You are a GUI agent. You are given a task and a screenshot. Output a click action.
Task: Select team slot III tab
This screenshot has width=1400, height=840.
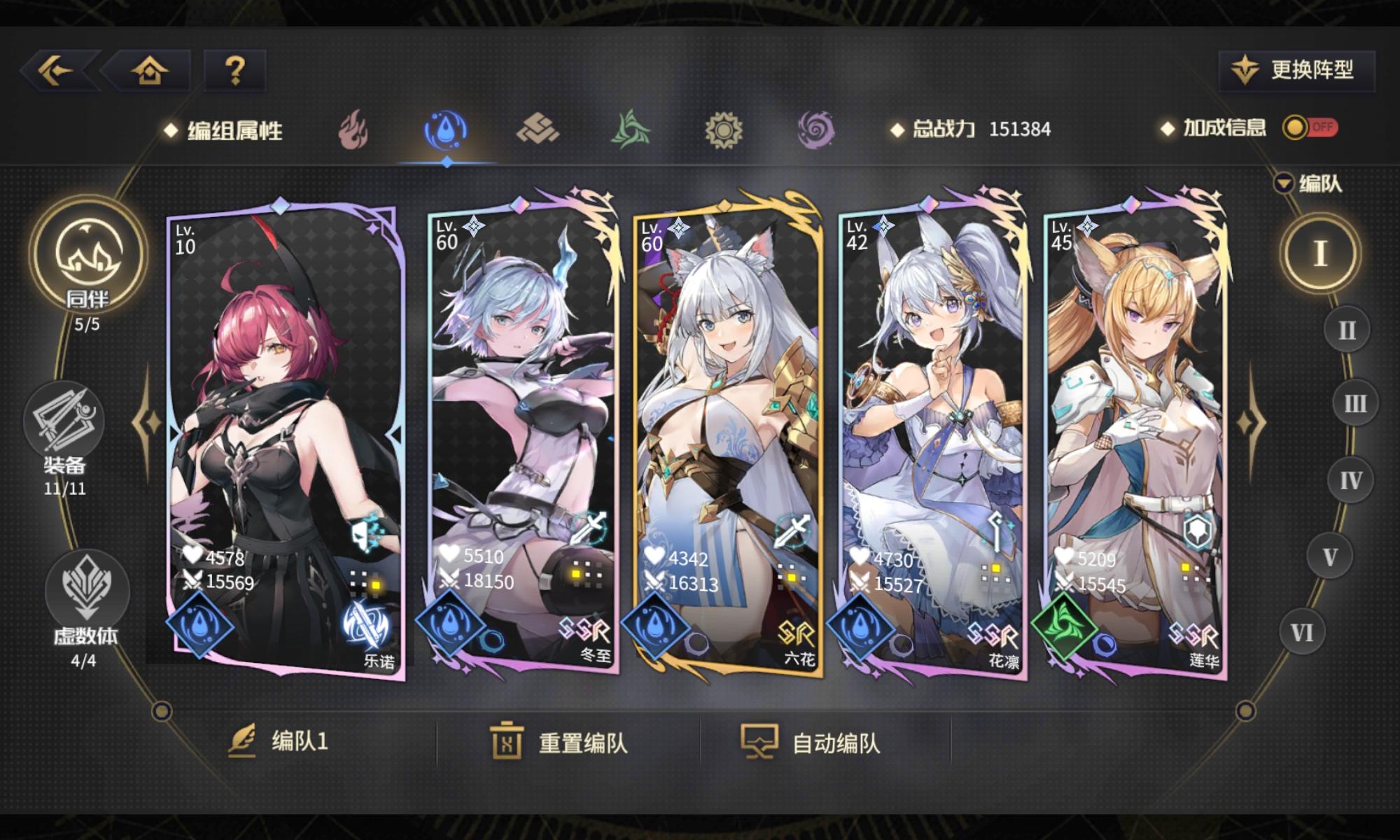click(x=1356, y=402)
